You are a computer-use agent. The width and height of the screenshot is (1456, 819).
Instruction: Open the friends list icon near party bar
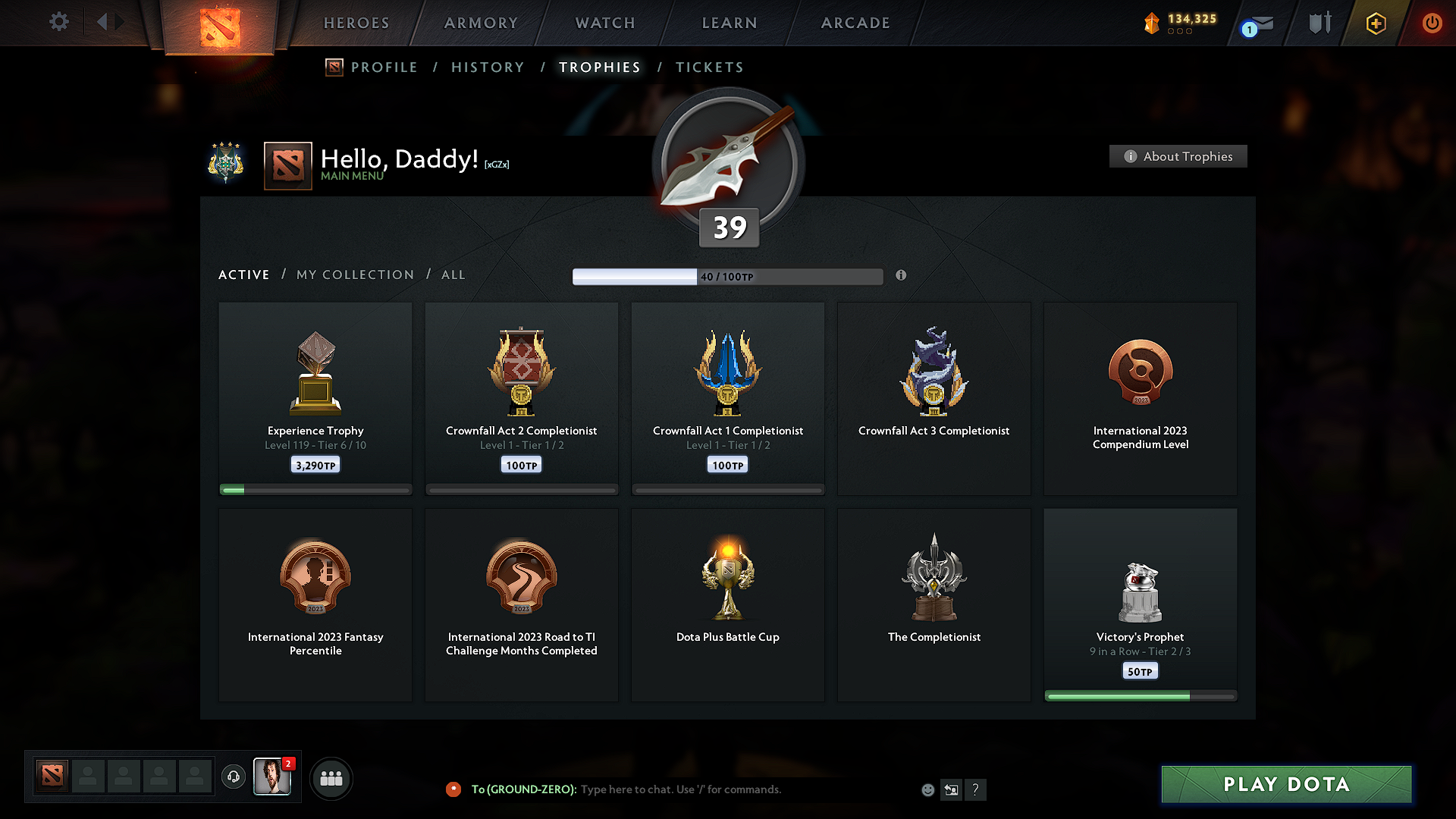[331, 777]
